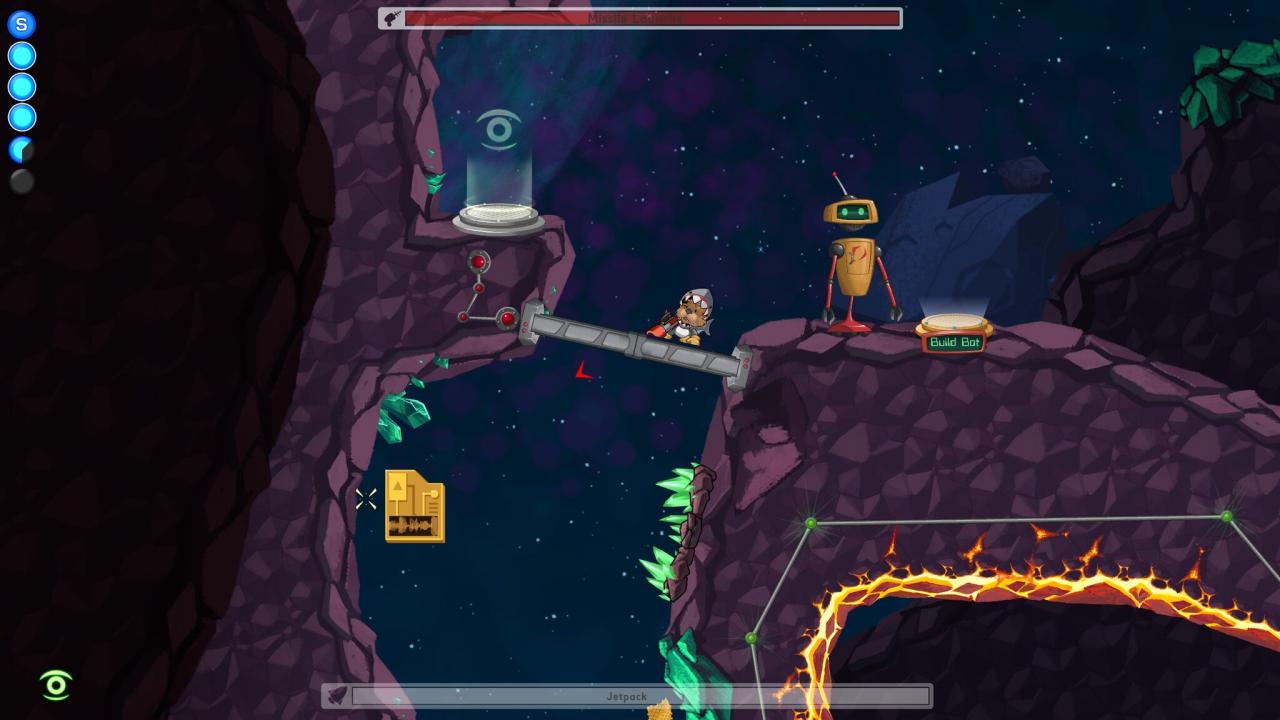Select the Missile Launcher weapon icon
Screen dimensions: 1280x720
[392, 17]
